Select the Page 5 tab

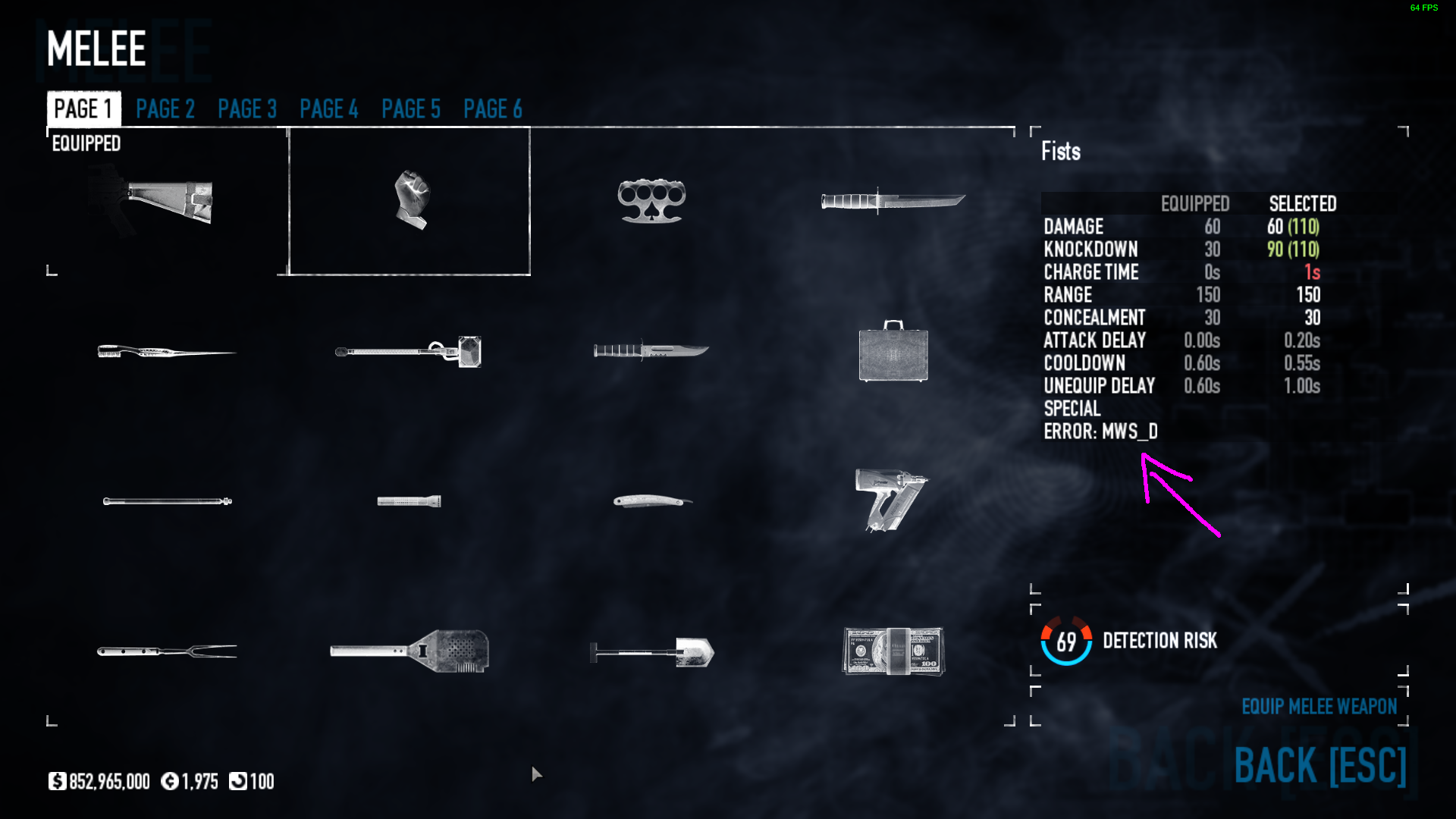[x=411, y=109]
